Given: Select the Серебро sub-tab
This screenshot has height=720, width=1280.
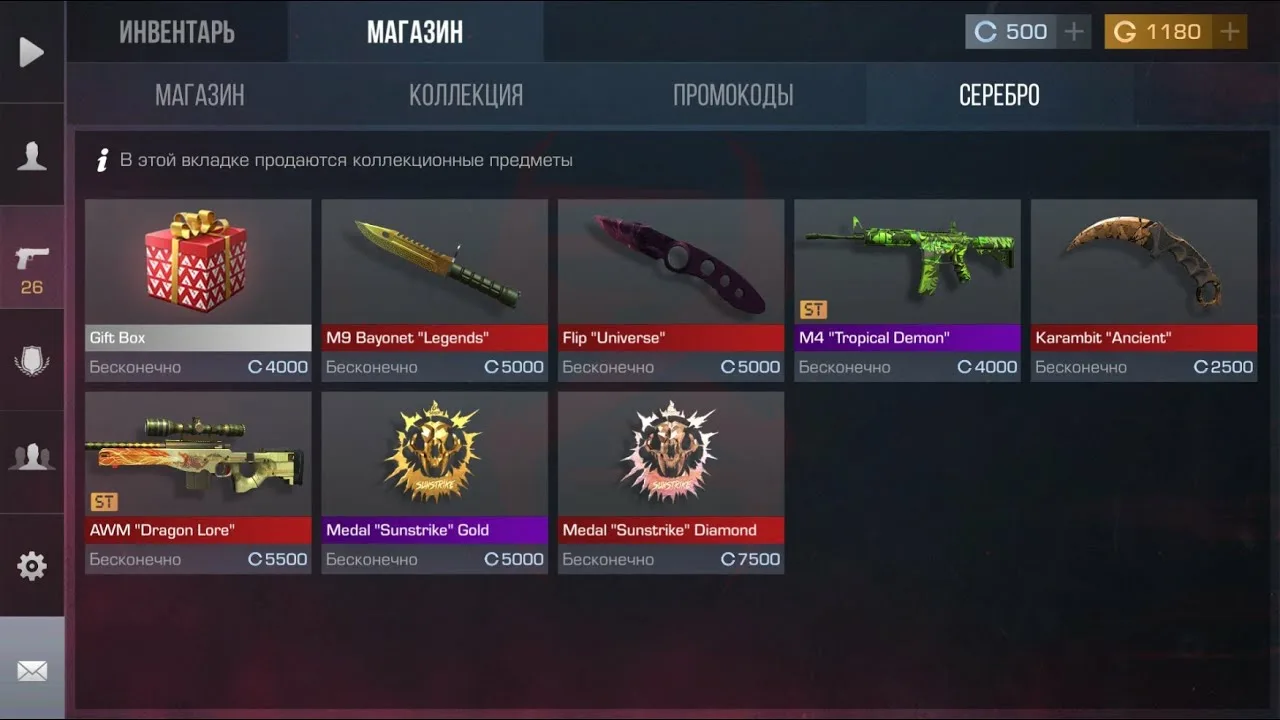Looking at the screenshot, I should coord(999,95).
